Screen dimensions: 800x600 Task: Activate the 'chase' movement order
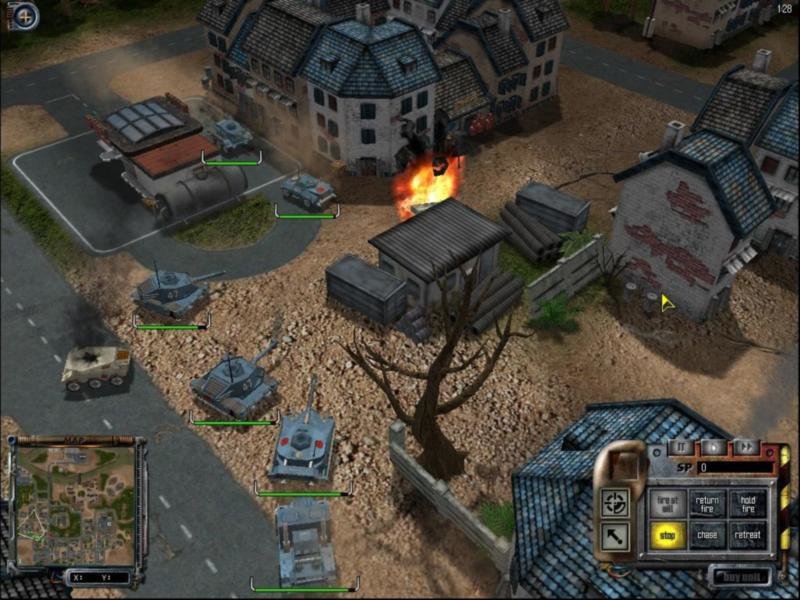706,535
